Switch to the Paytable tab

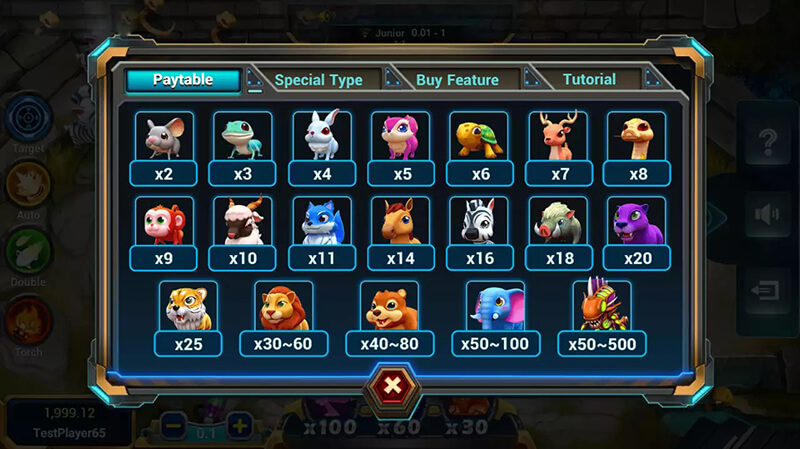click(x=182, y=80)
